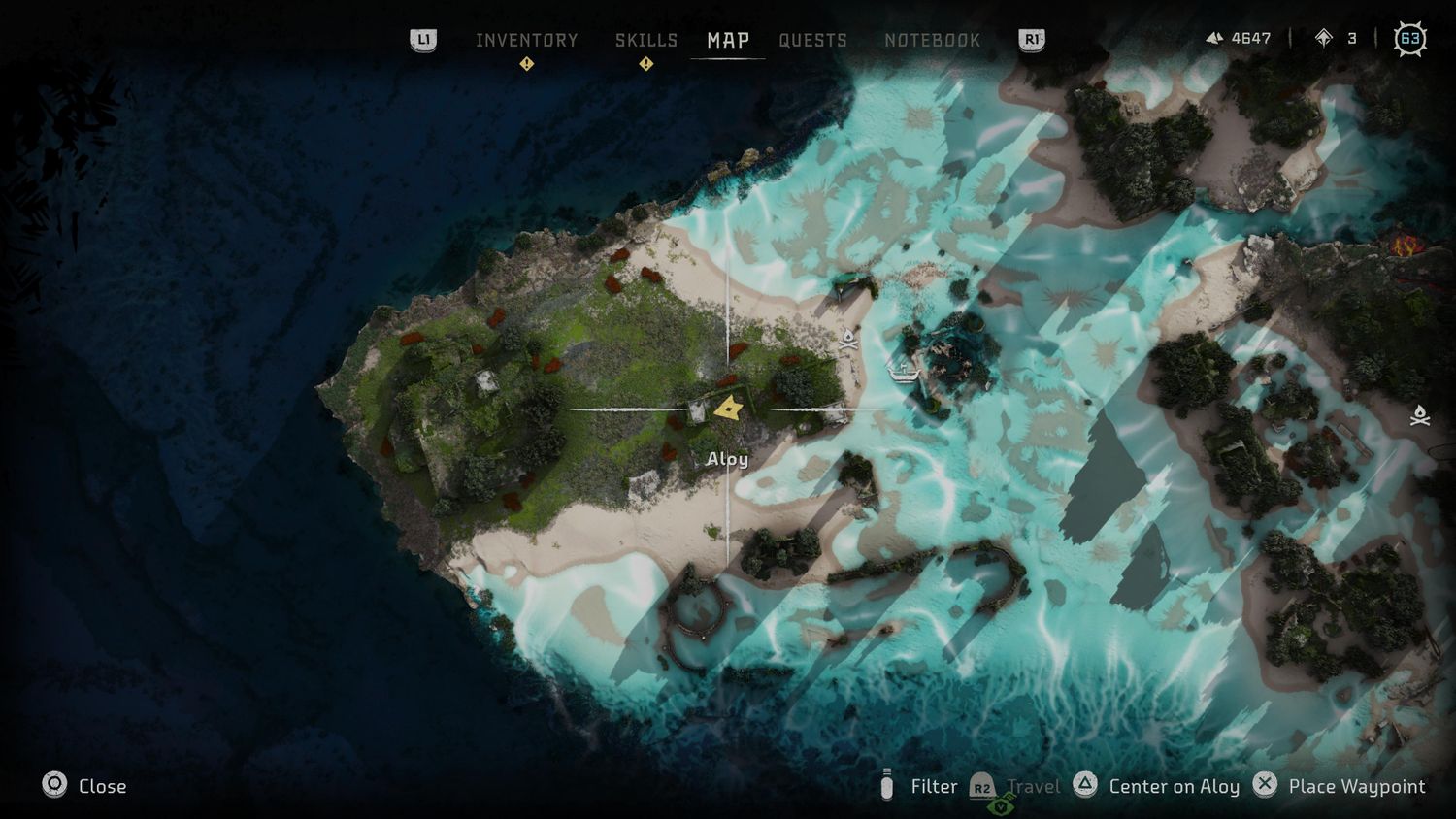The image size is (1456, 819).
Task: Go to the Quests tab
Action: [812, 40]
